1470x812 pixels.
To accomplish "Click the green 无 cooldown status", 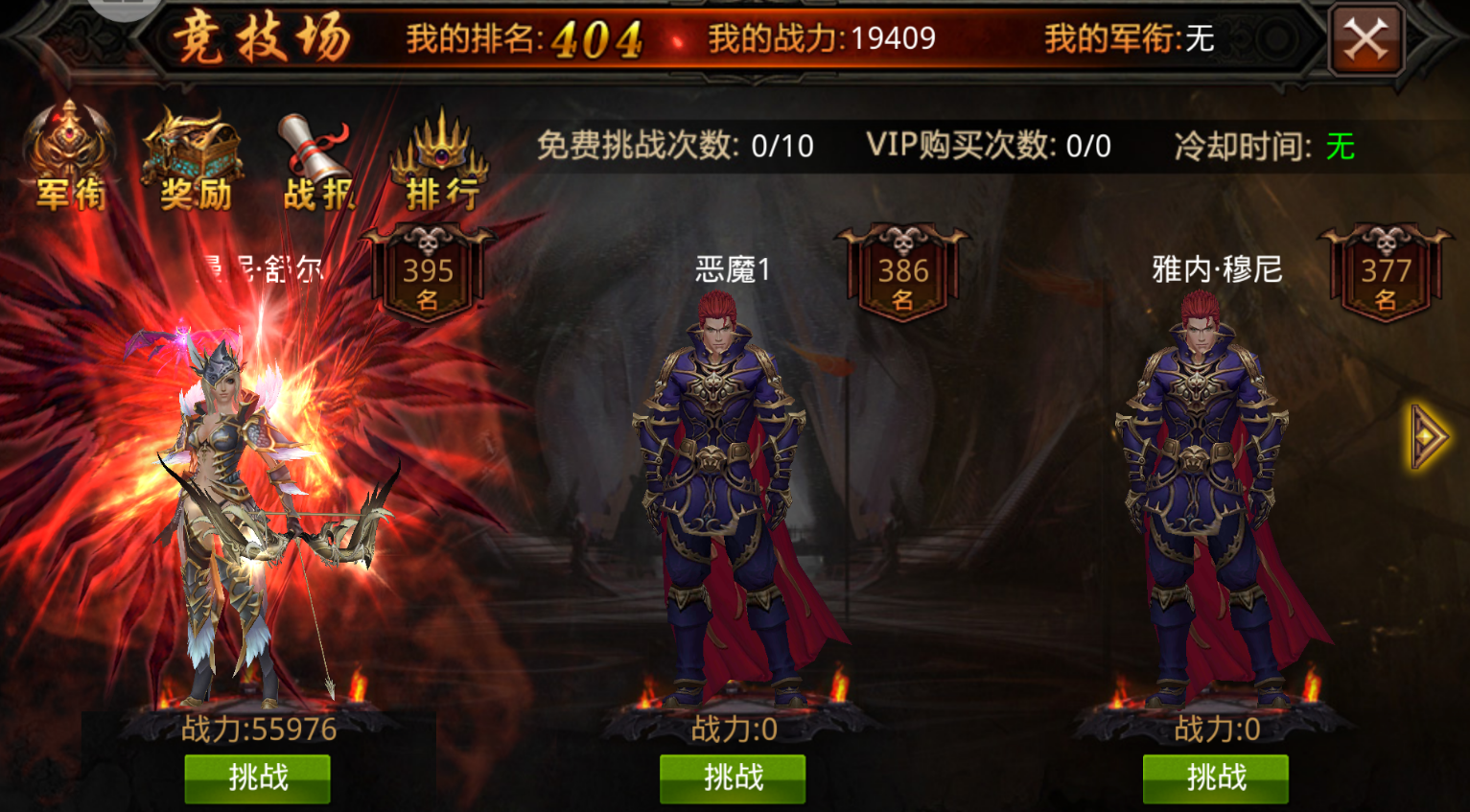I will [1342, 146].
